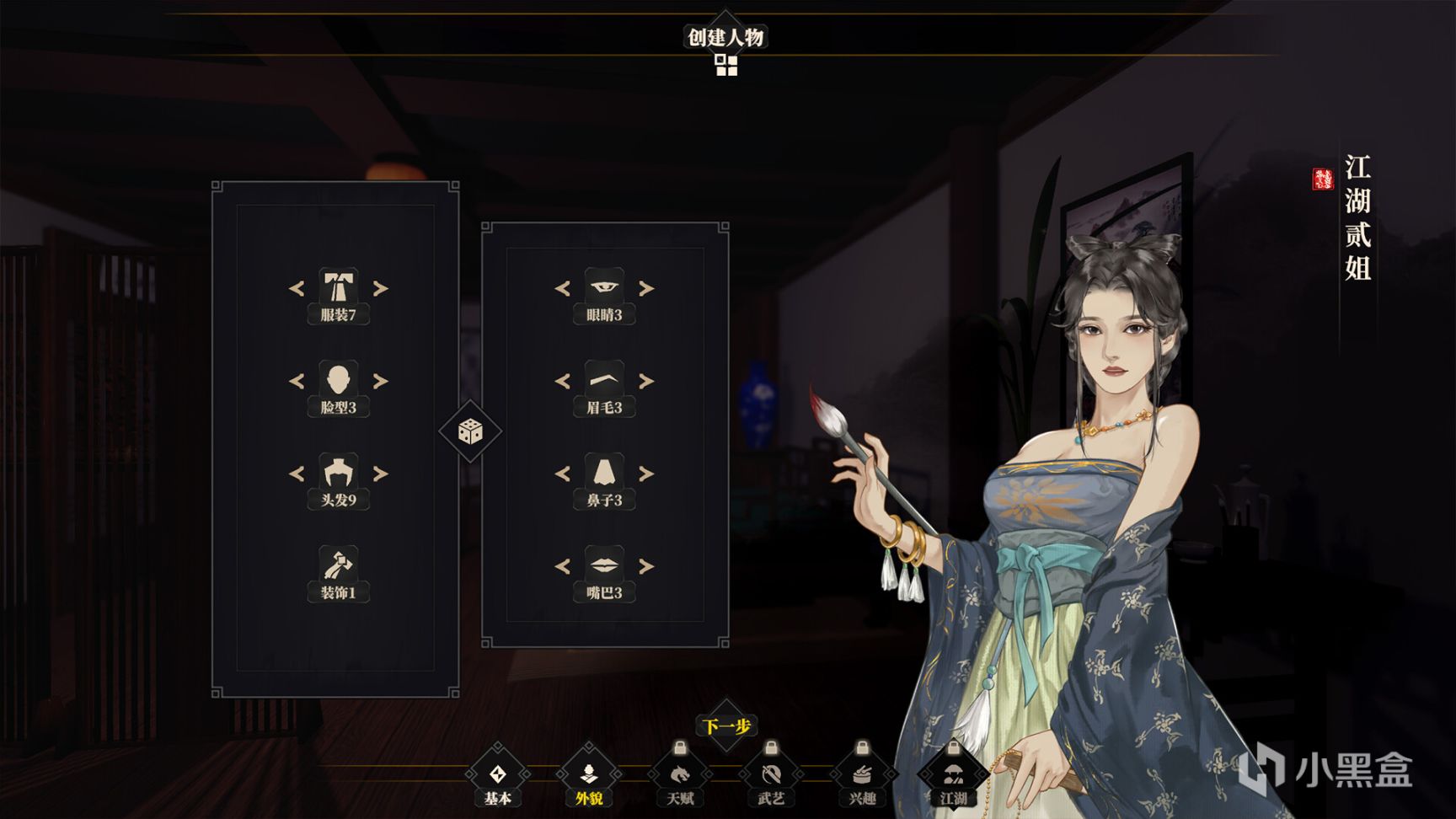The width and height of the screenshot is (1456, 819).
Task: Advance to the next 鼻子 nose option
Action: pyautogui.click(x=646, y=474)
